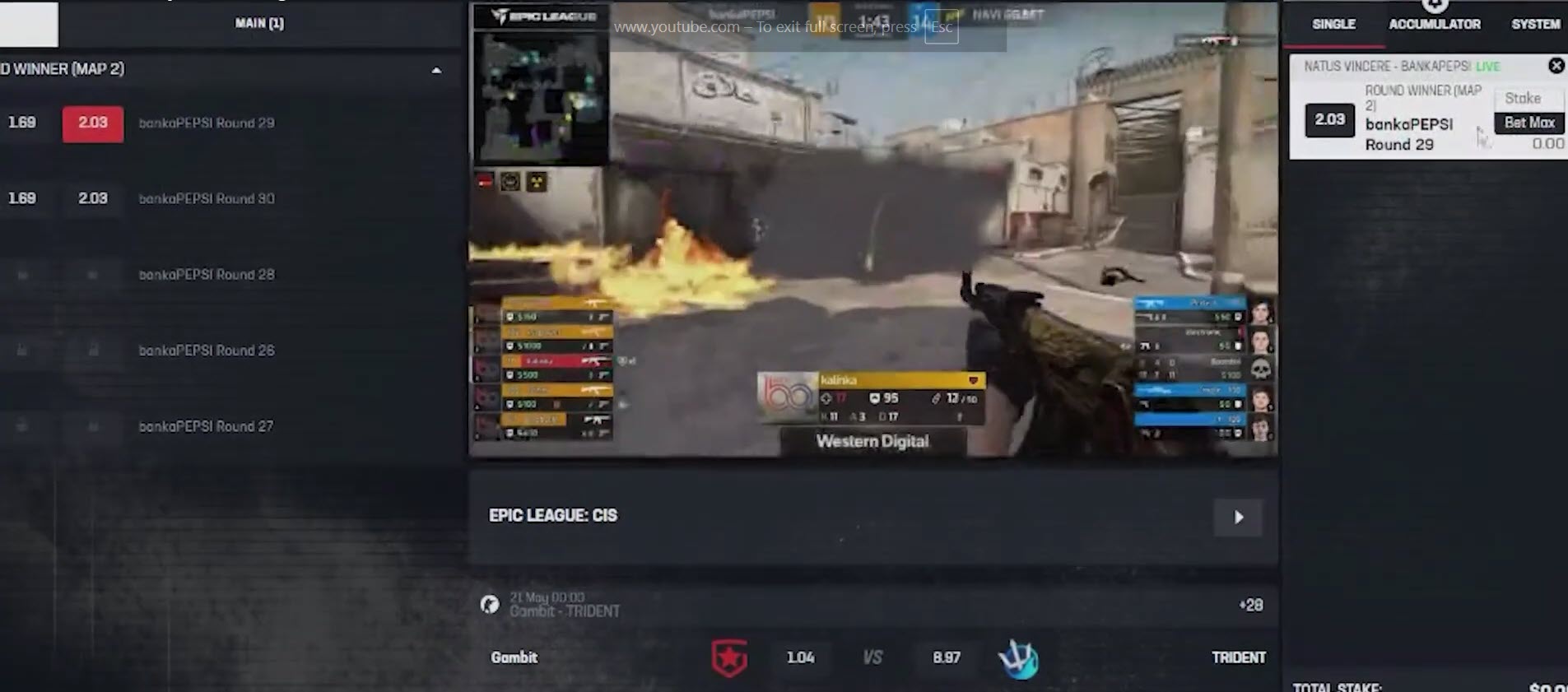1568x692 pixels.
Task: Remove the bankaPEPSI bet from the slip
Action: point(1557,66)
